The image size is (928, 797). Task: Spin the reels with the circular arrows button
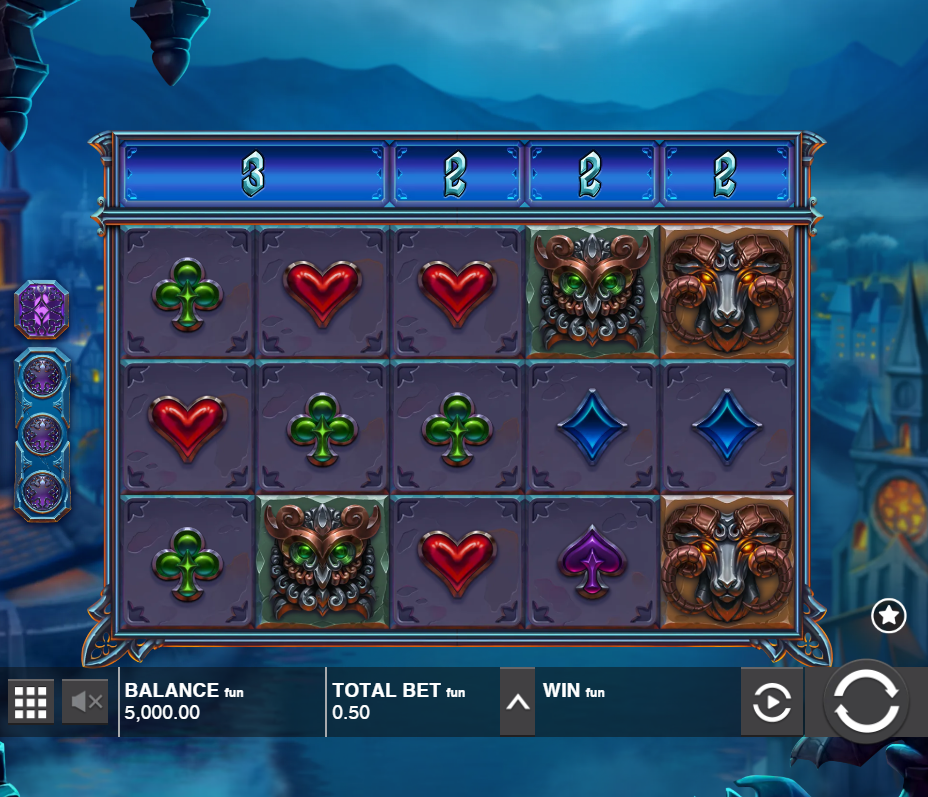pyautogui.click(x=866, y=701)
